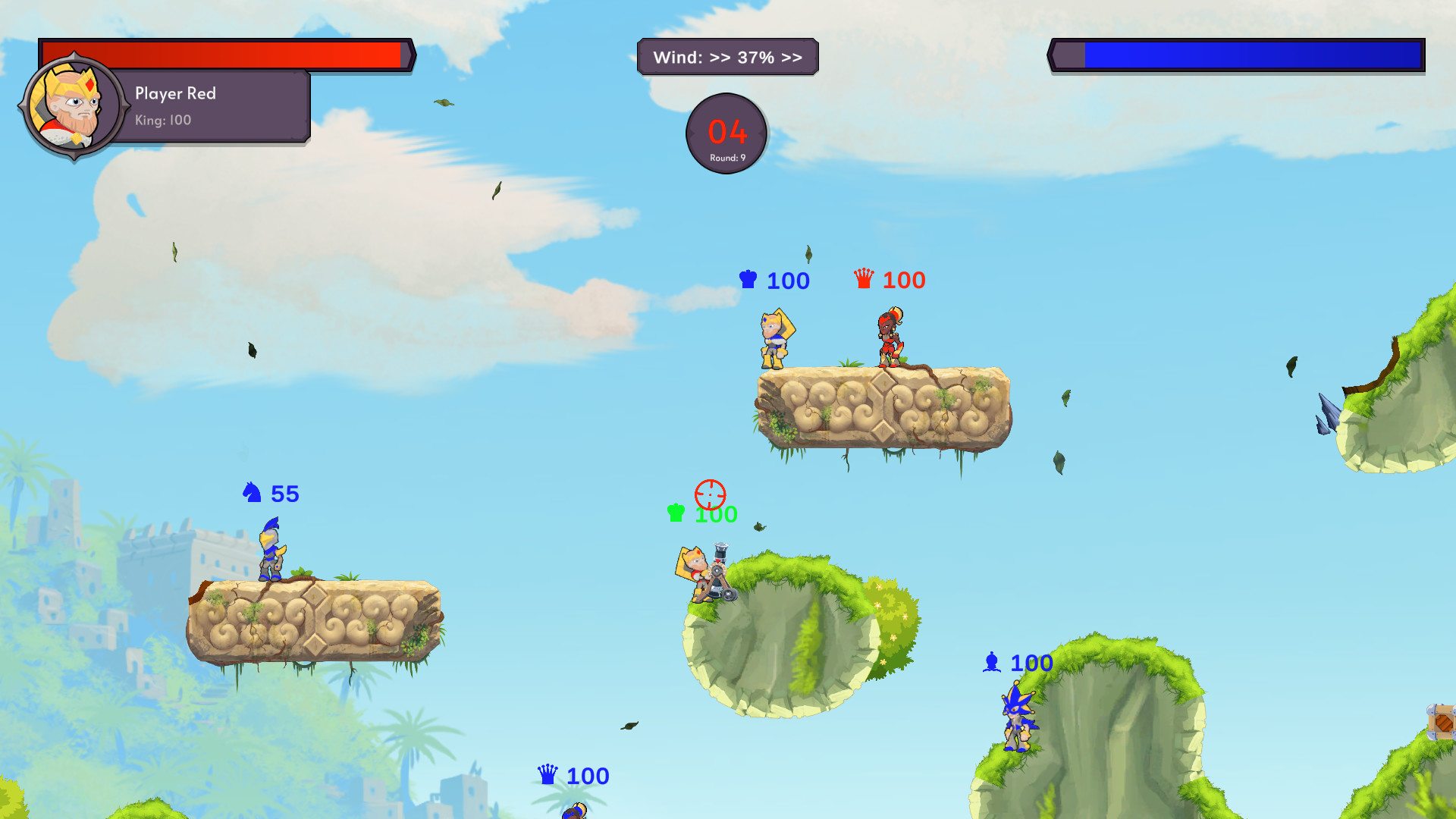The height and width of the screenshot is (819, 1456).
Task: Click the blue crown icon at the bottom
Action: pos(547,775)
